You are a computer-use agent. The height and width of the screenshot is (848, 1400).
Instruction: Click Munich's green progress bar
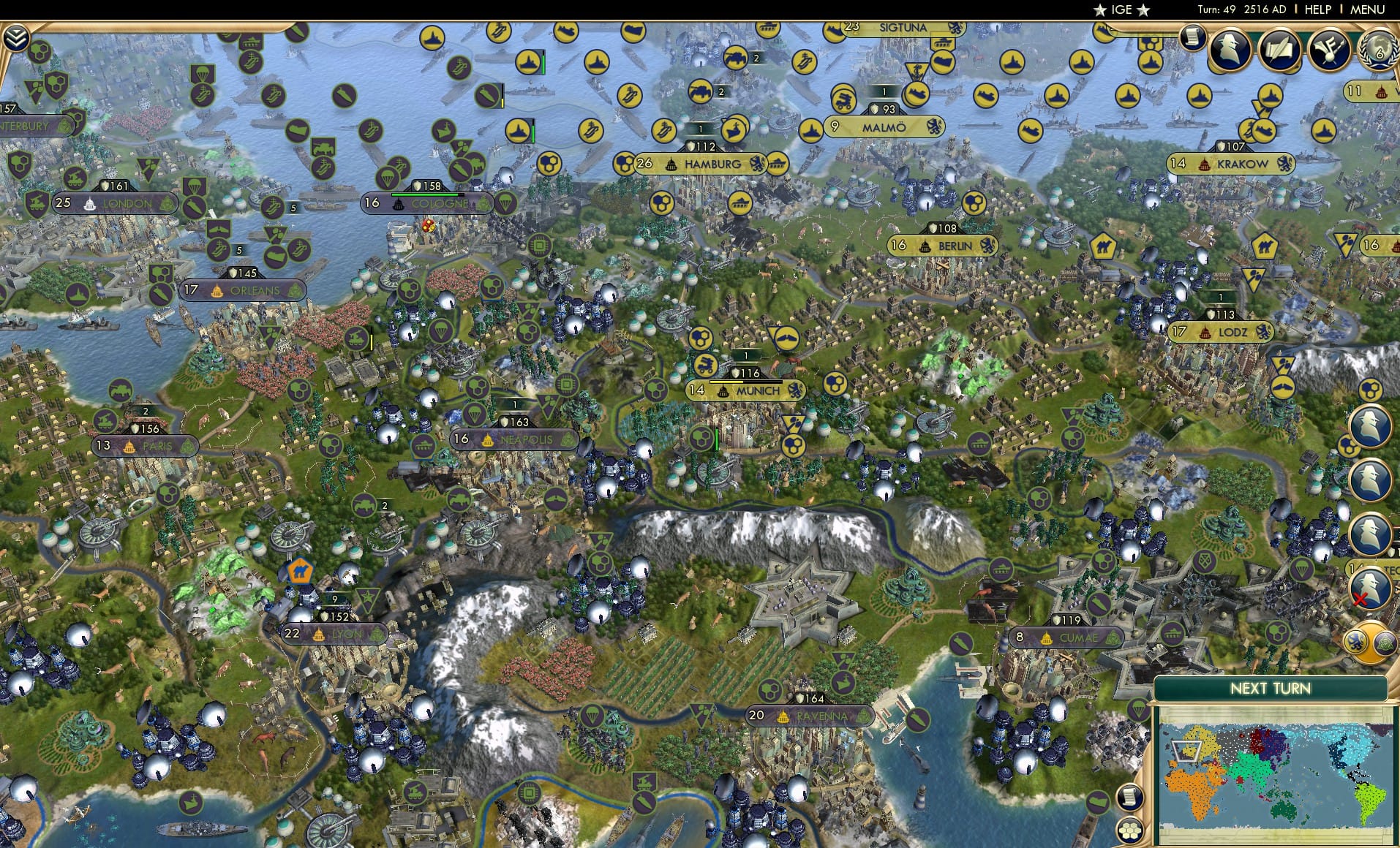coord(740,379)
